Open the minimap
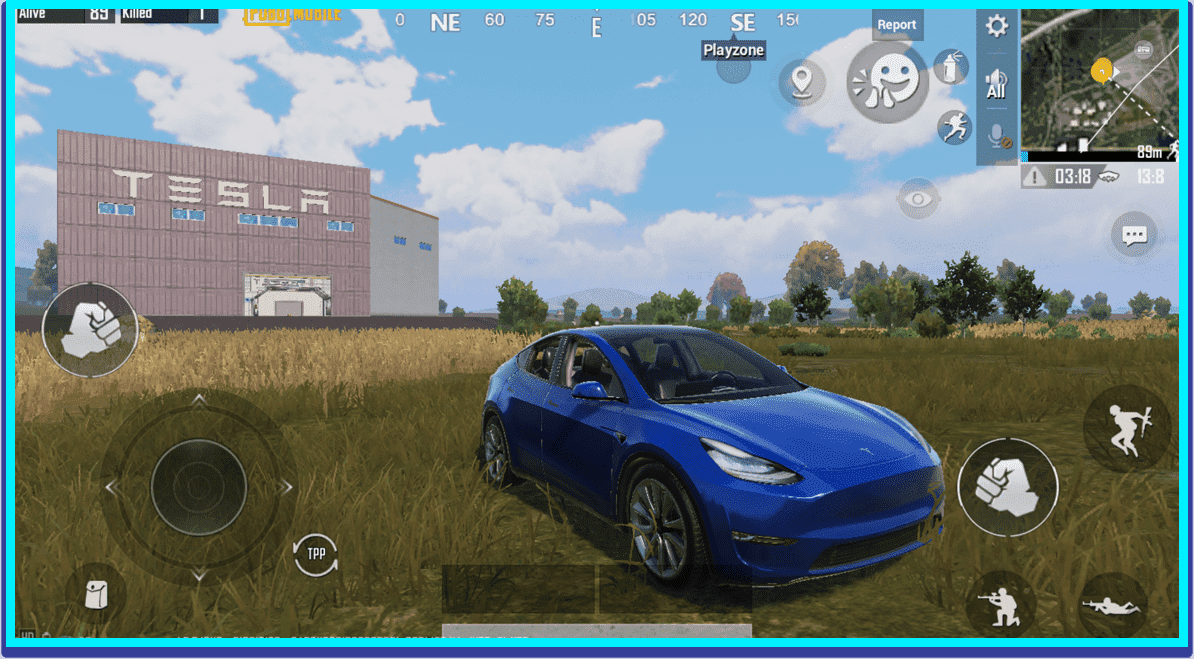 (1099, 79)
